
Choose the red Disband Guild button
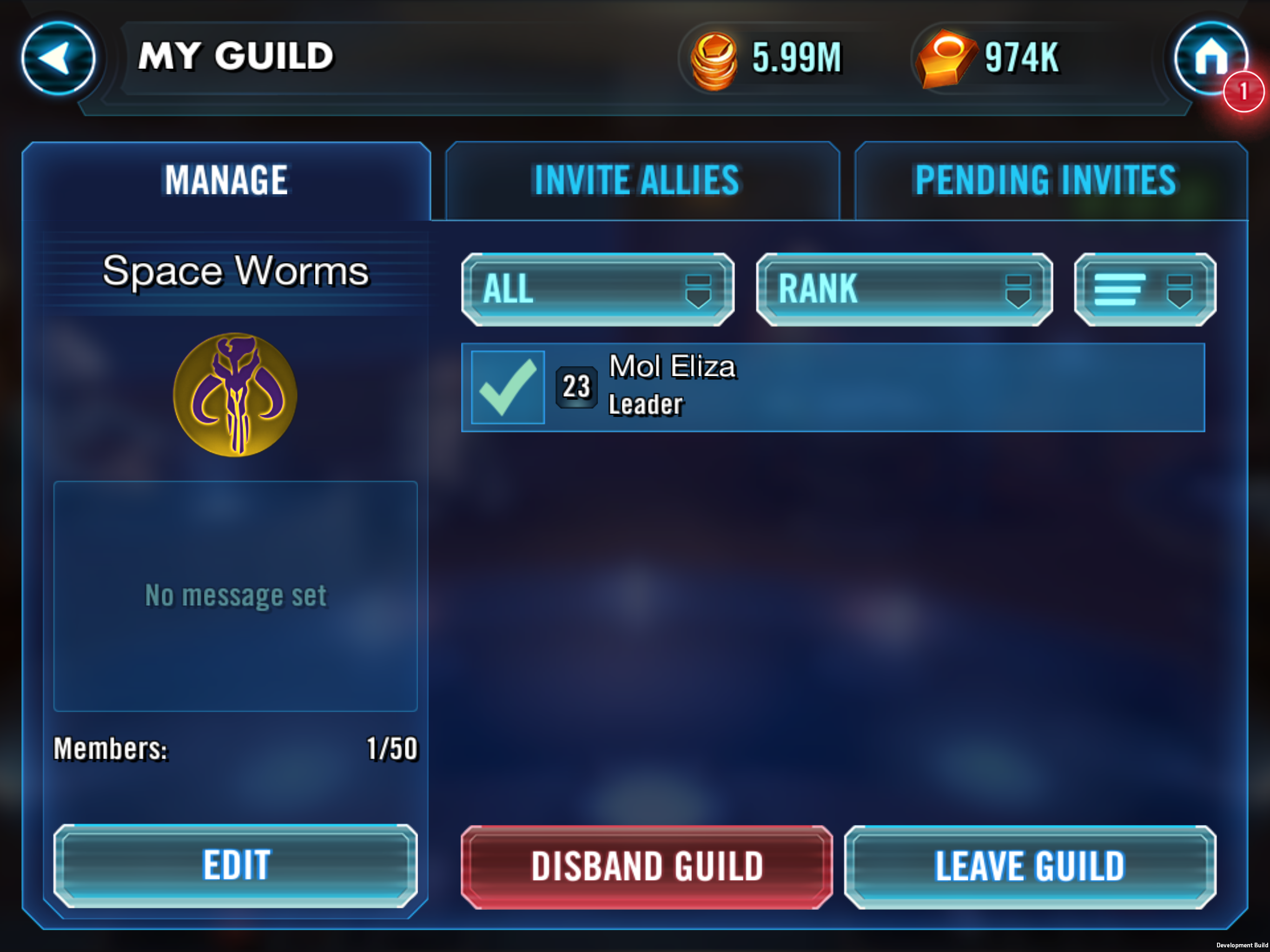coord(647,866)
